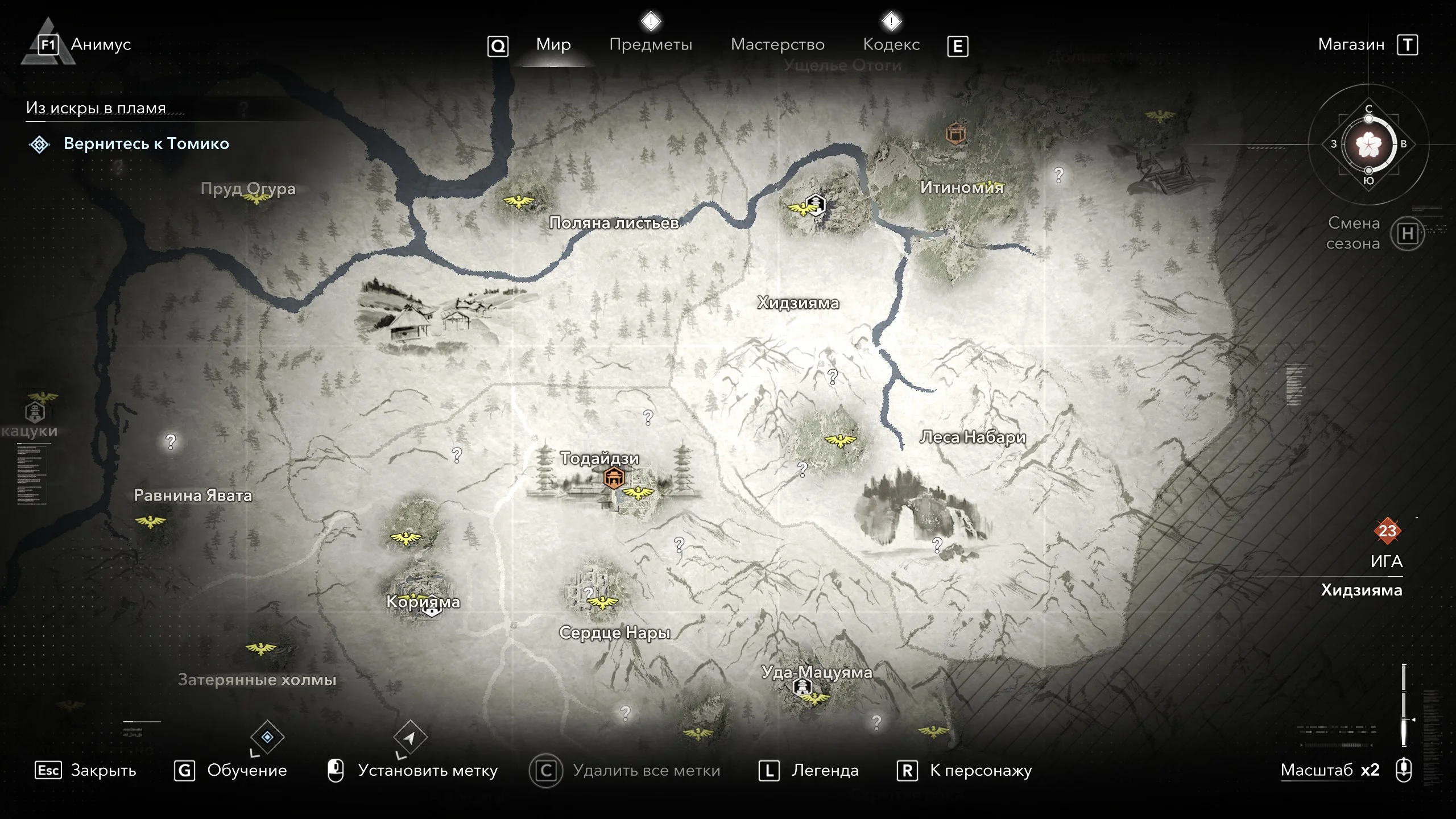
Task: Select the orange shrine marker above Итиномия
Action: 955,134
